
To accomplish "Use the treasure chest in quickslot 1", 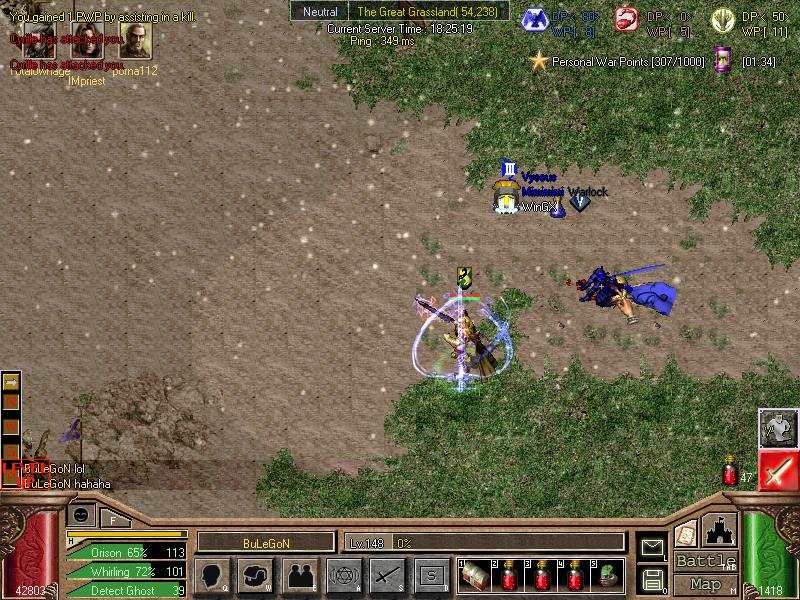I will click(x=478, y=575).
